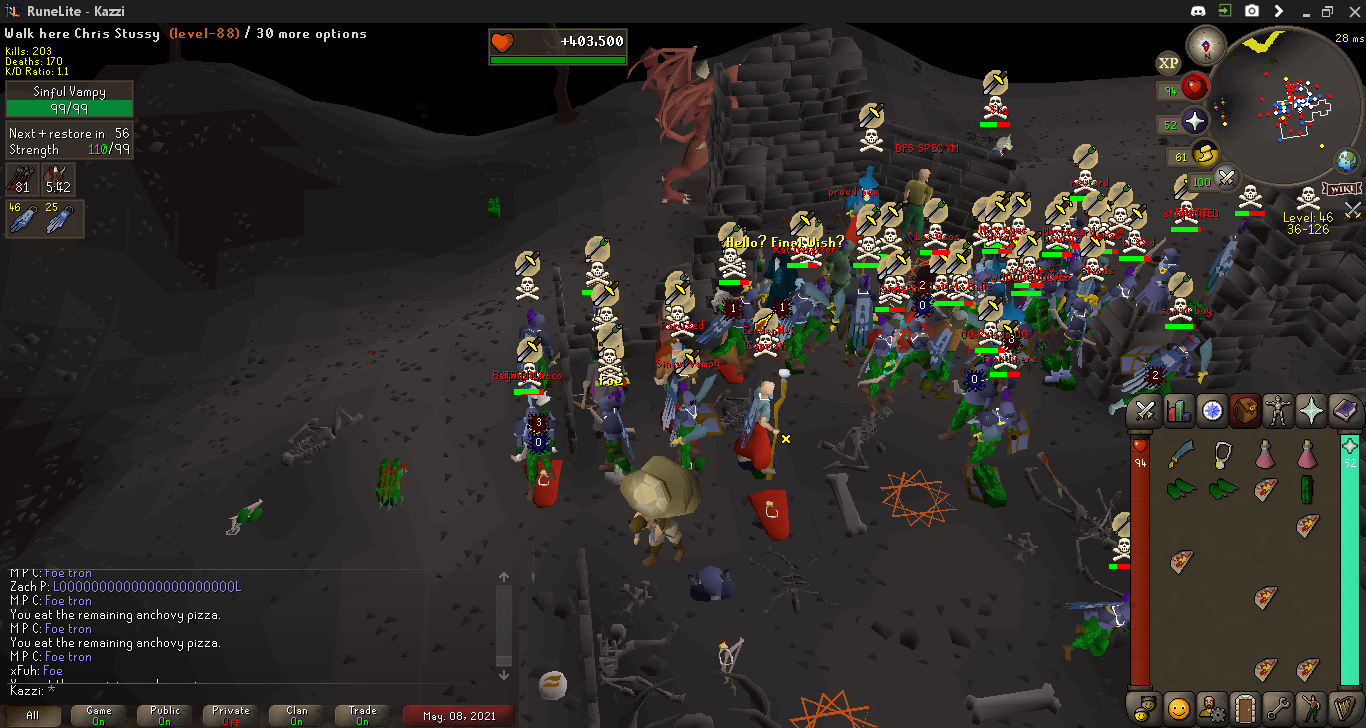Open the Music player harp tab
The width and height of the screenshot is (1366, 728).
pyautogui.click(x=1346, y=707)
